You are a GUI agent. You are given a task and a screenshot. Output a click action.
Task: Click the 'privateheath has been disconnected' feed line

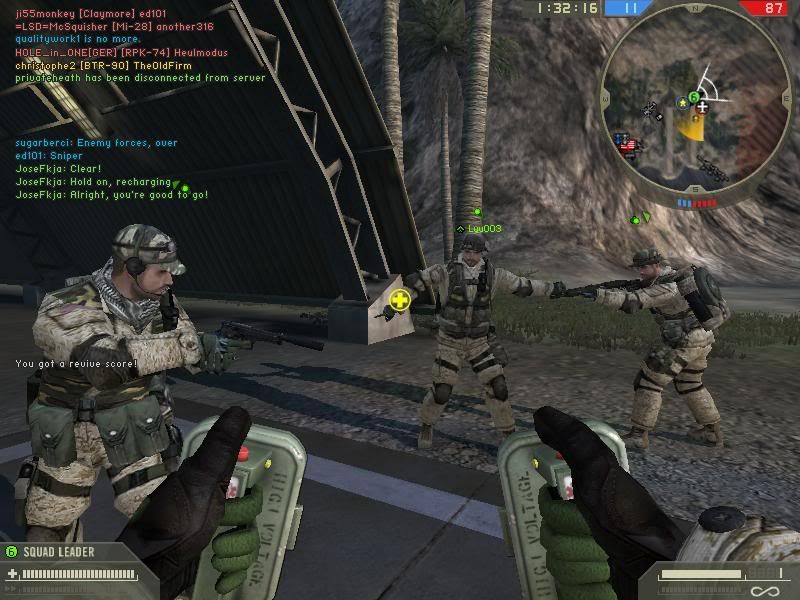click(140, 77)
